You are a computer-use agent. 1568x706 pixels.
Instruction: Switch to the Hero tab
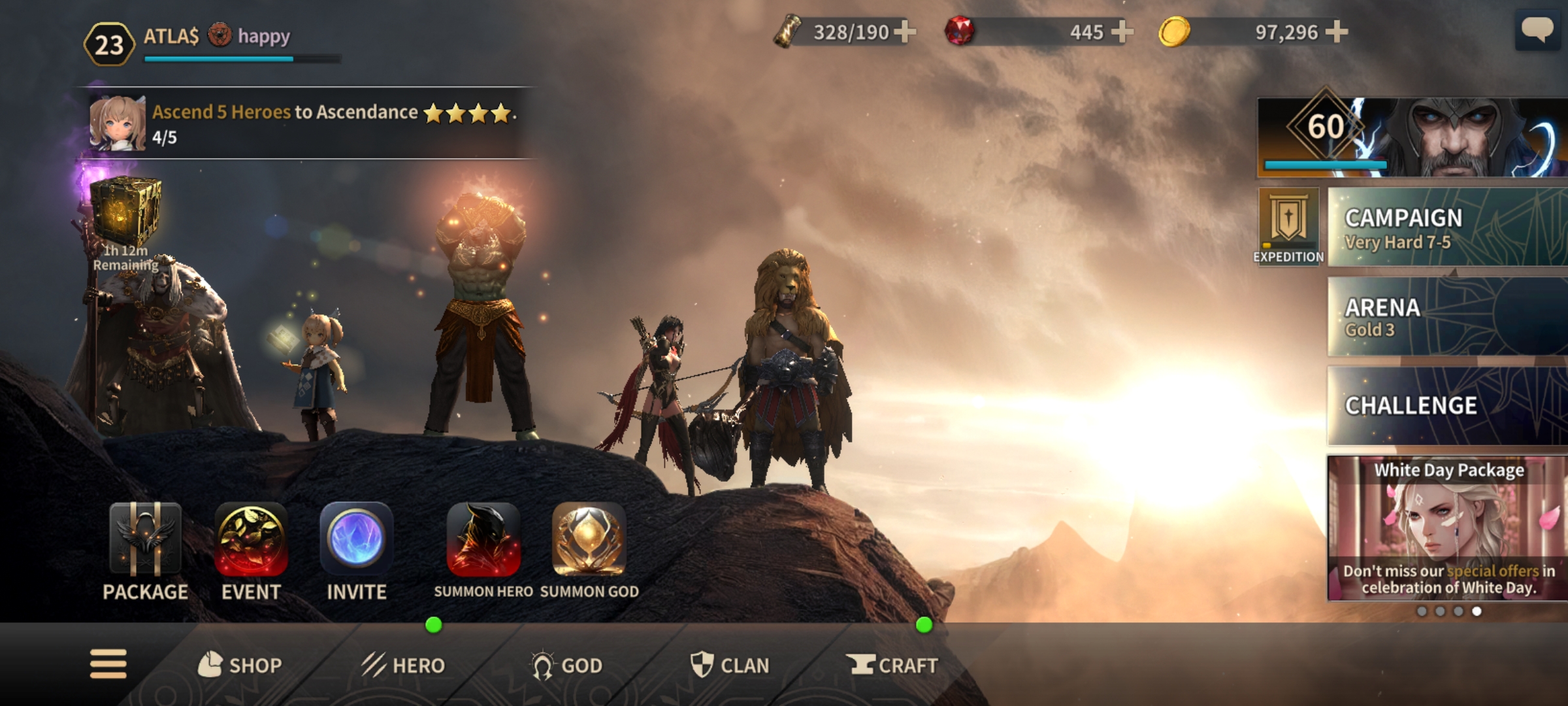coord(403,665)
